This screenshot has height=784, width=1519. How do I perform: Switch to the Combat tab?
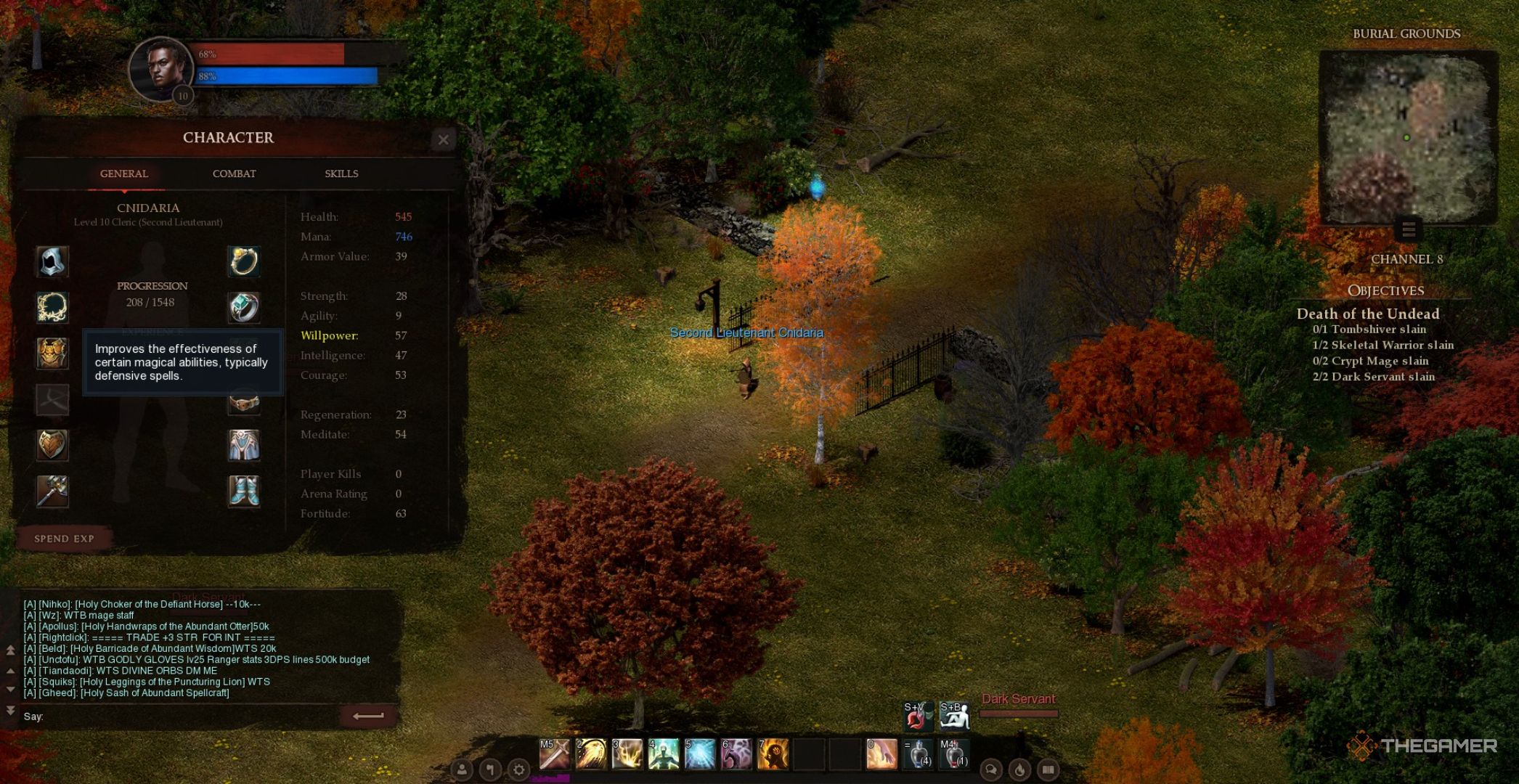(x=234, y=174)
